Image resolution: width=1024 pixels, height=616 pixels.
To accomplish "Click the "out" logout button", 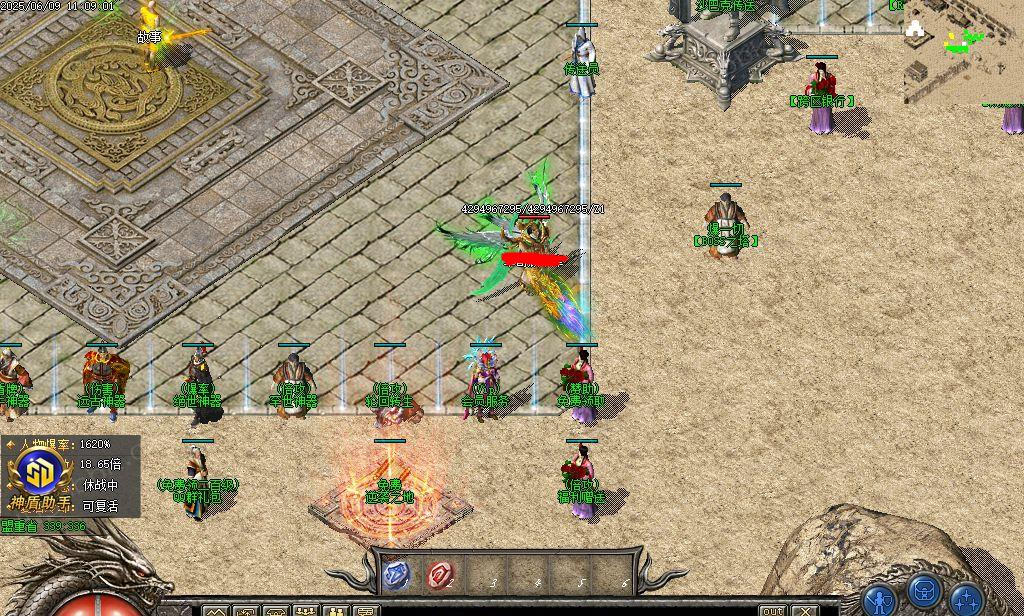I will point(773,610).
